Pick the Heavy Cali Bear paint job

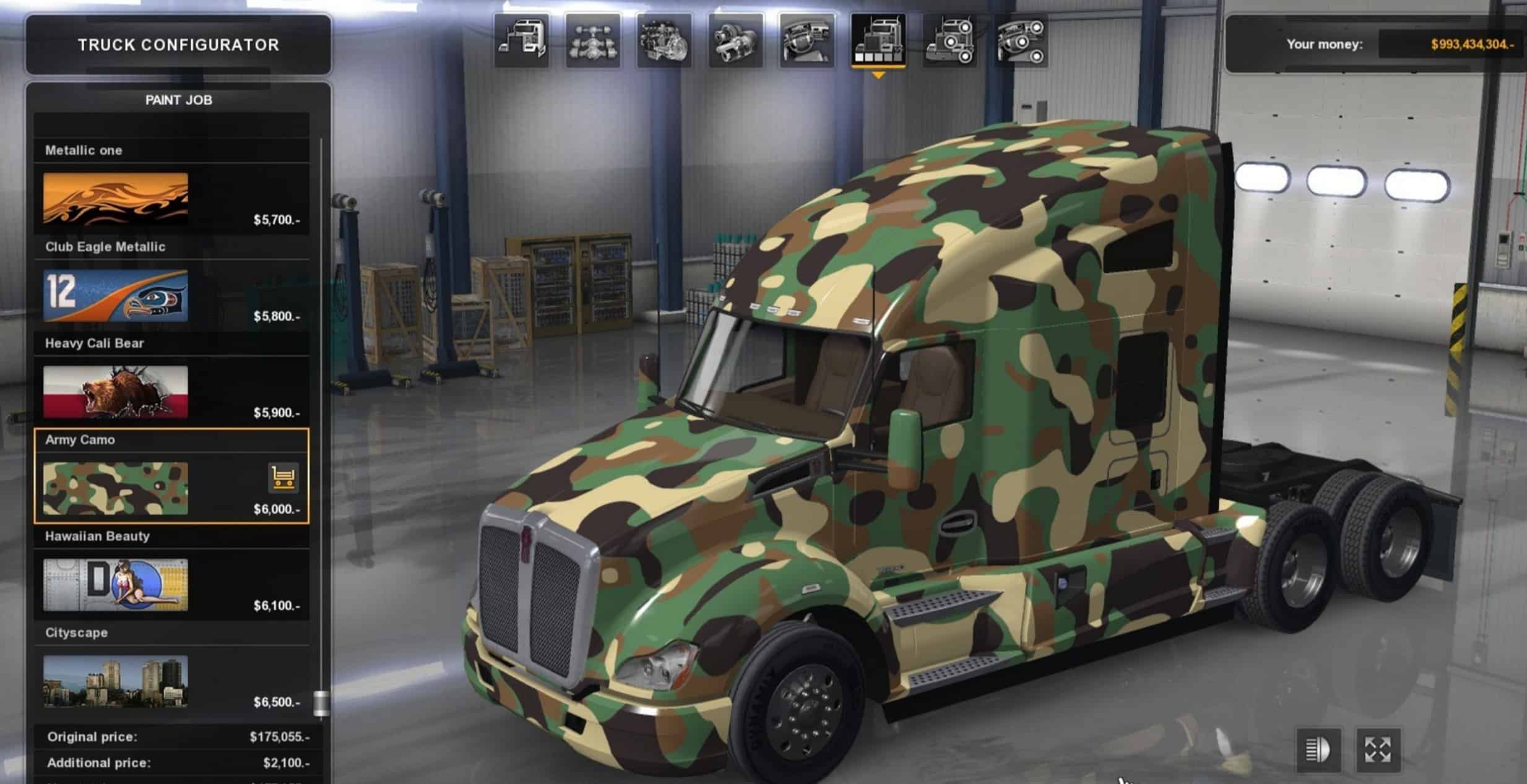point(116,392)
